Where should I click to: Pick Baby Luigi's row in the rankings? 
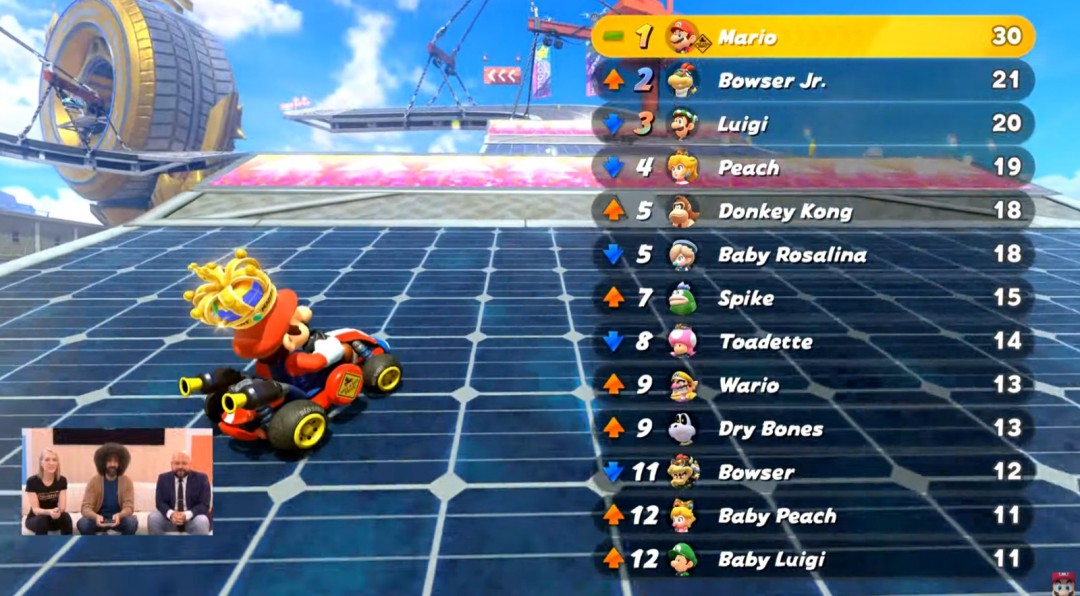click(x=812, y=559)
